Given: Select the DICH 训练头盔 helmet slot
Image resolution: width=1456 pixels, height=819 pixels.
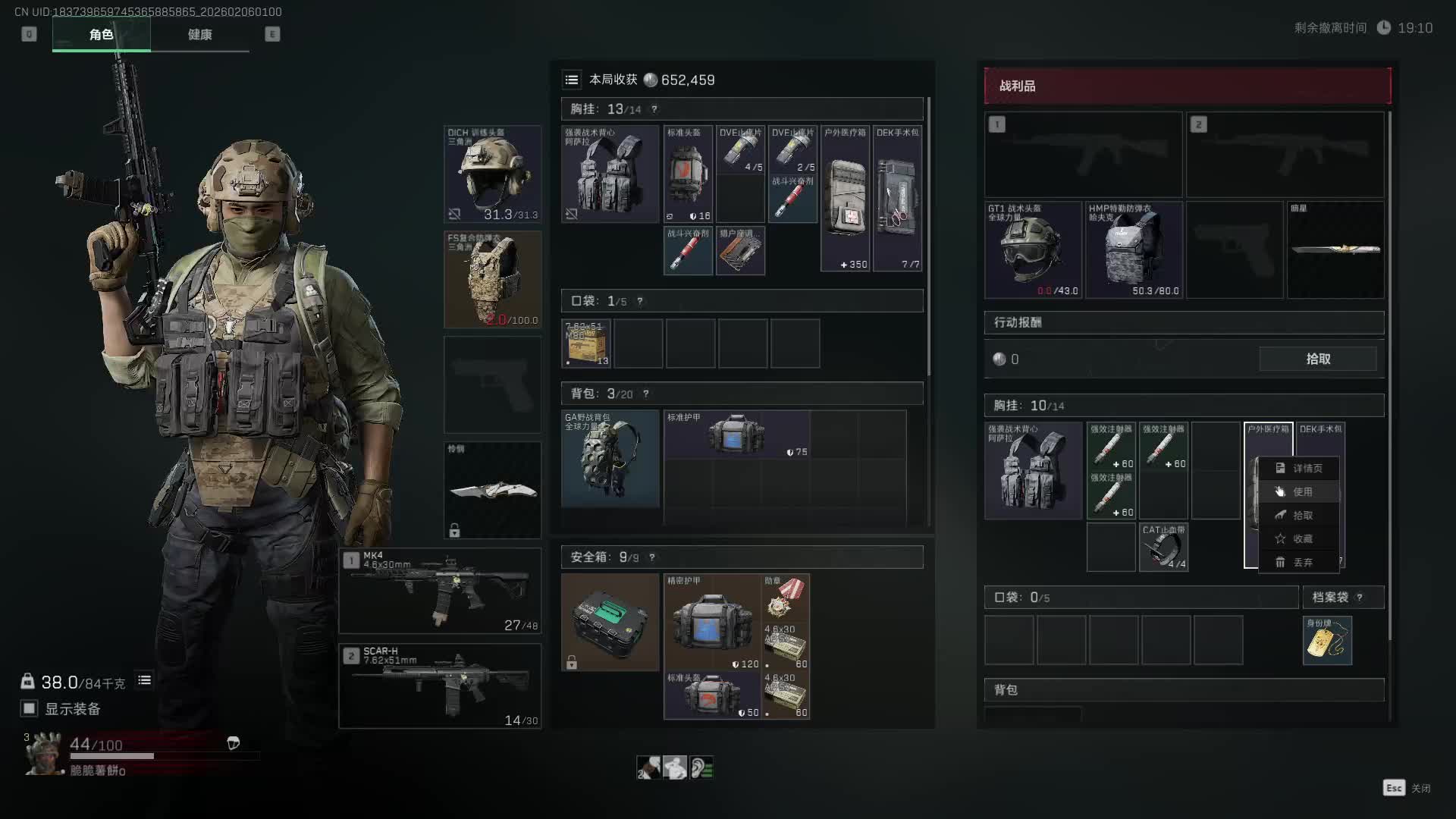Looking at the screenshot, I should coord(492,174).
